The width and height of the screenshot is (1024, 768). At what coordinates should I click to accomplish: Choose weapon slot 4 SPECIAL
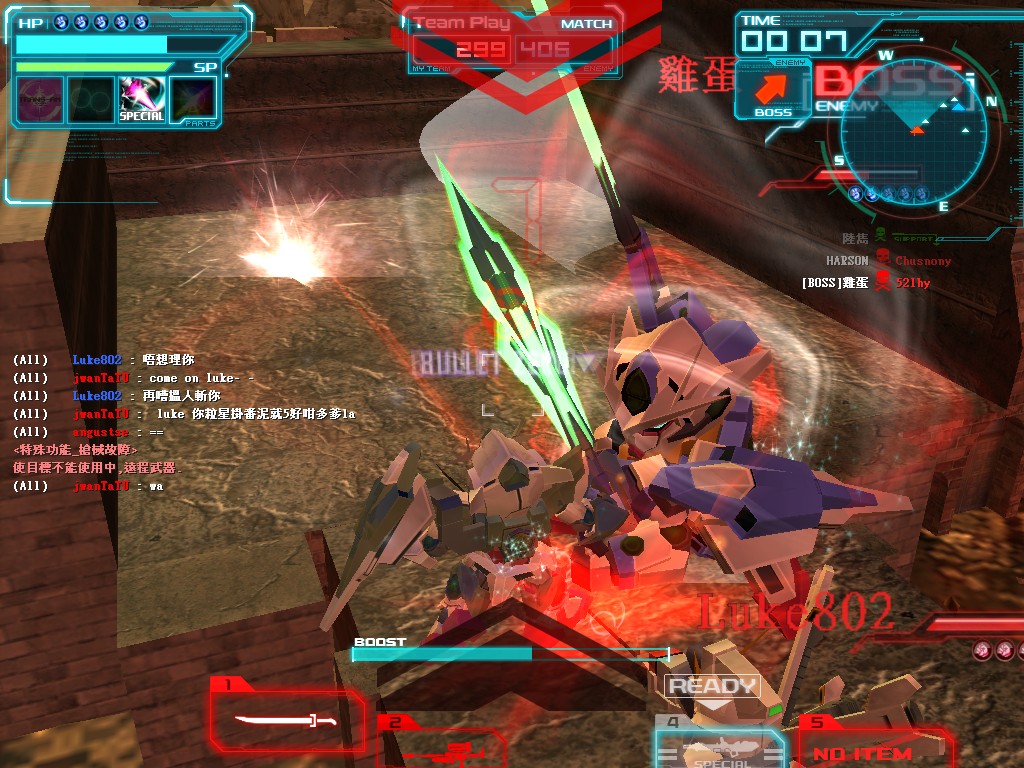(x=718, y=750)
